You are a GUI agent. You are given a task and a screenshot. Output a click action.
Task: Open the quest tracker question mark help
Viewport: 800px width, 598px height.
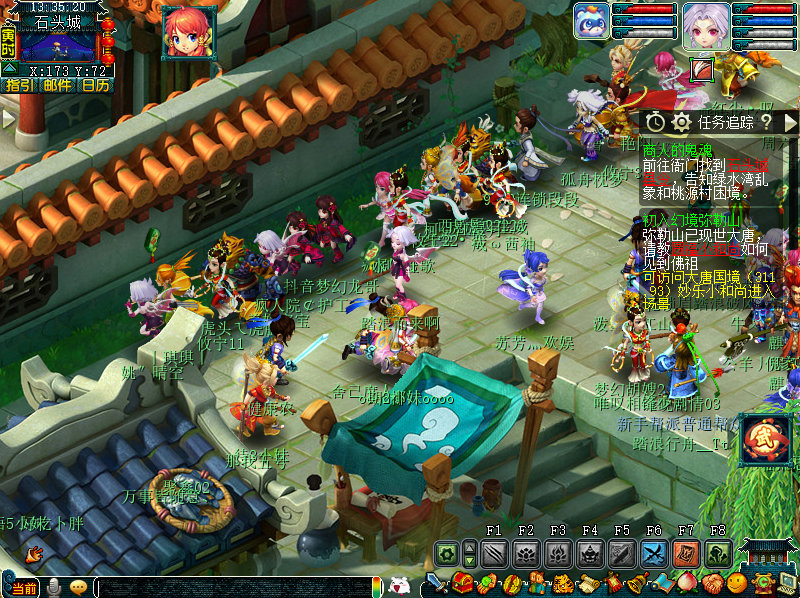(765, 122)
